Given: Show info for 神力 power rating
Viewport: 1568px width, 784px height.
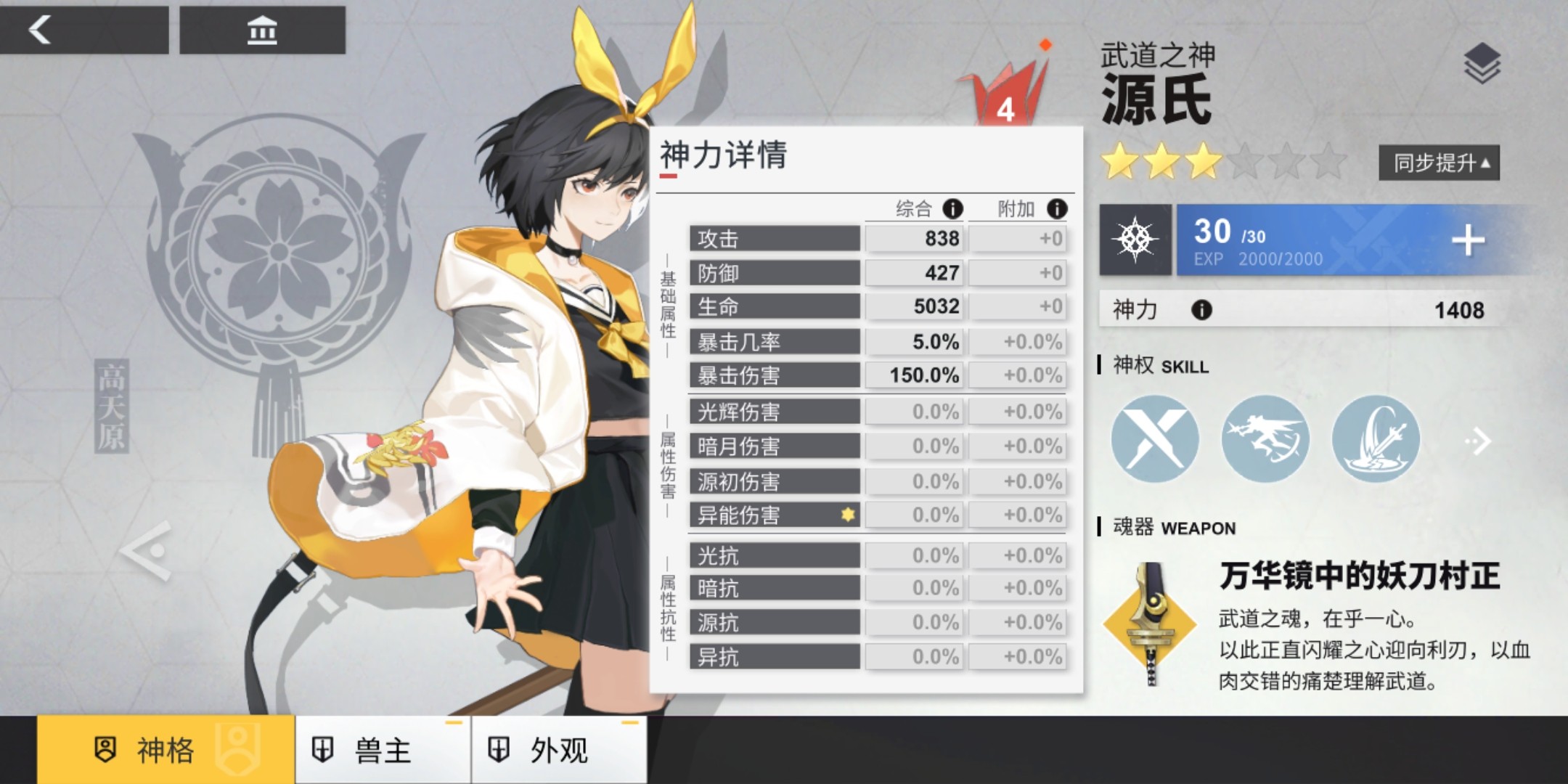Looking at the screenshot, I should [1201, 311].
